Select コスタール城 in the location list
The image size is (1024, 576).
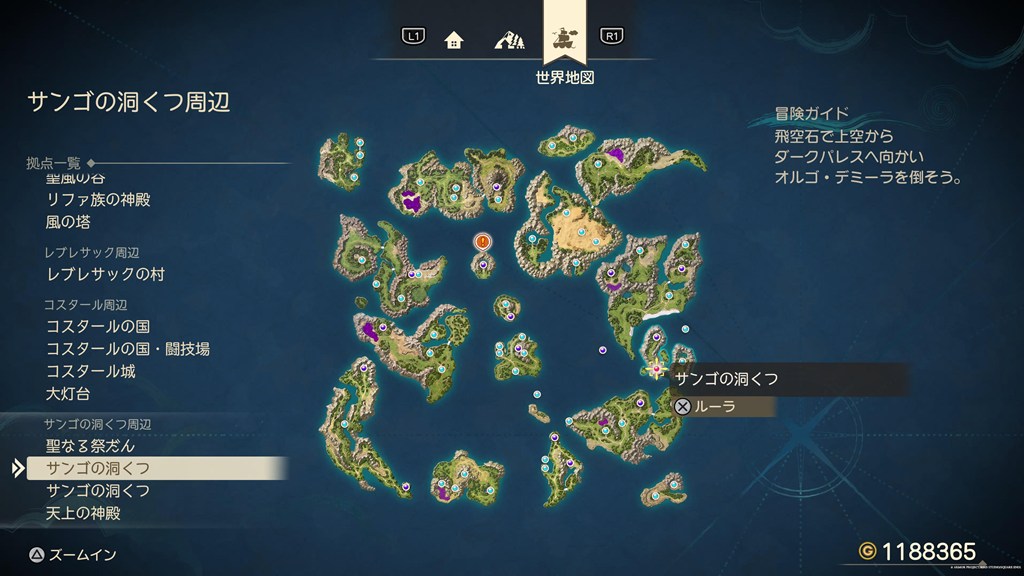pos(91,371)
